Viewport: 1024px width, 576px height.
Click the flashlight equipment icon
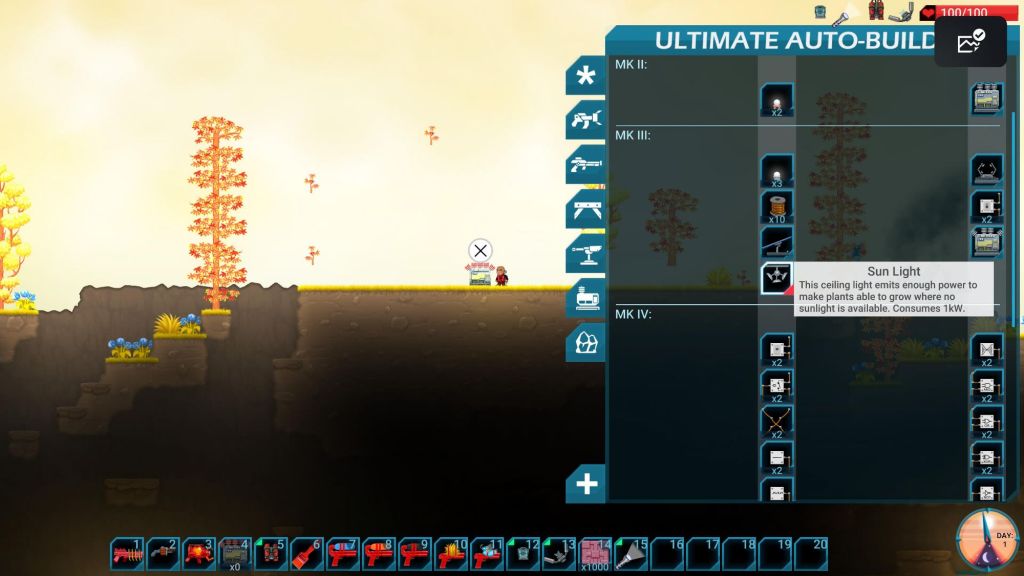coord(842,15)
